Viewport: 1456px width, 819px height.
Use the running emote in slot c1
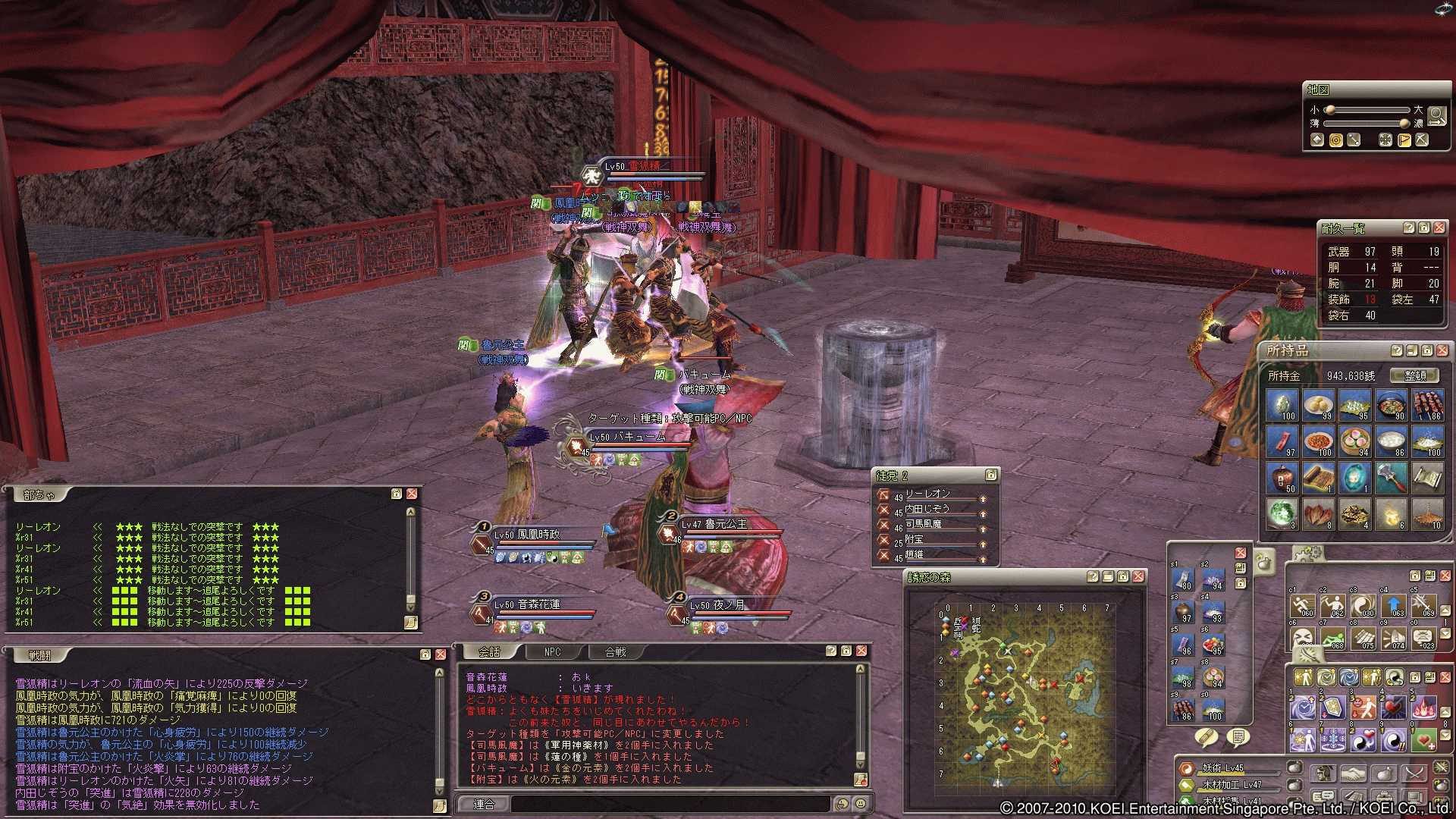tap(1303, 607)
